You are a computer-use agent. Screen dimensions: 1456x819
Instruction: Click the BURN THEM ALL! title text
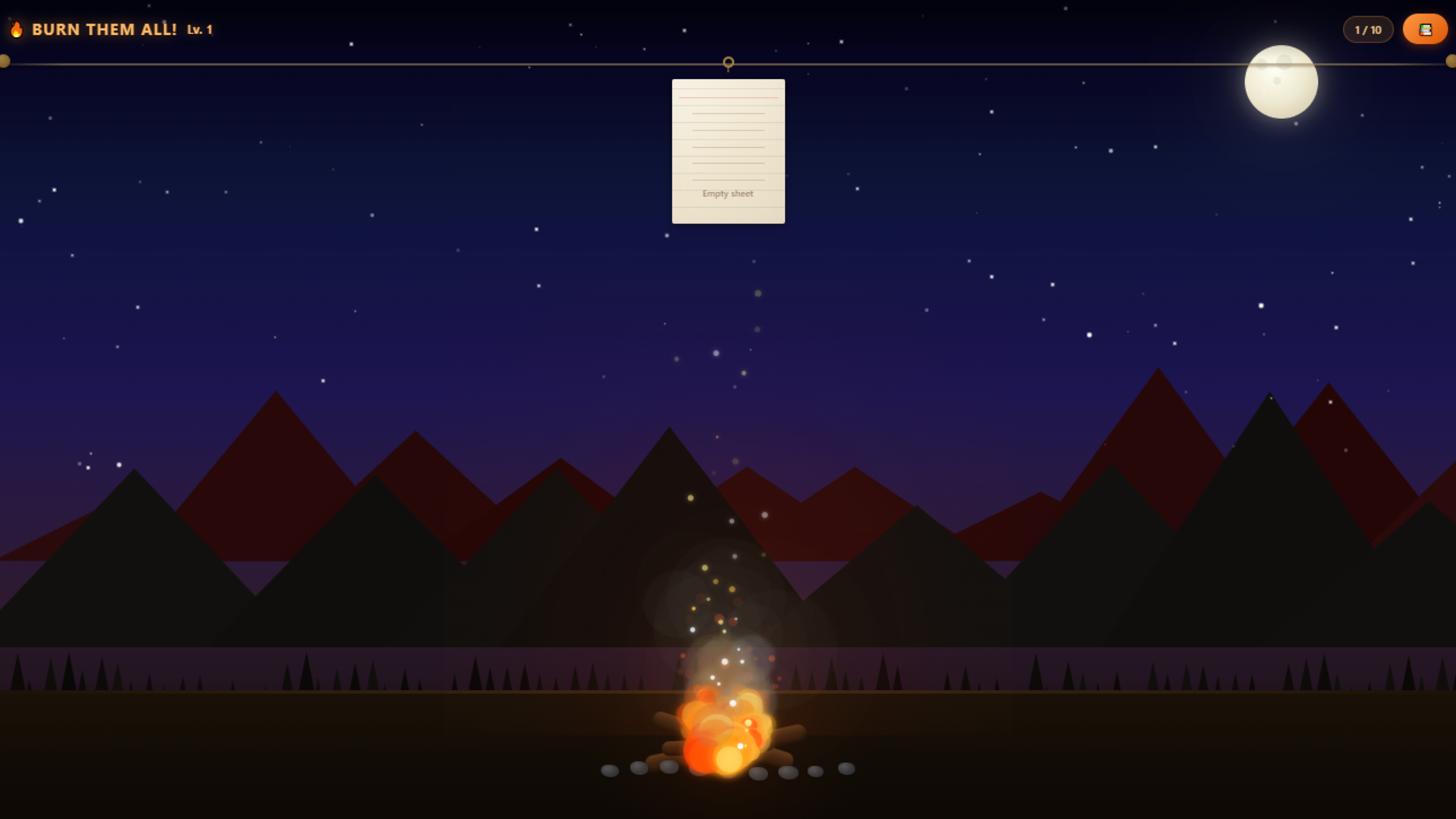[x=106, y=29]
